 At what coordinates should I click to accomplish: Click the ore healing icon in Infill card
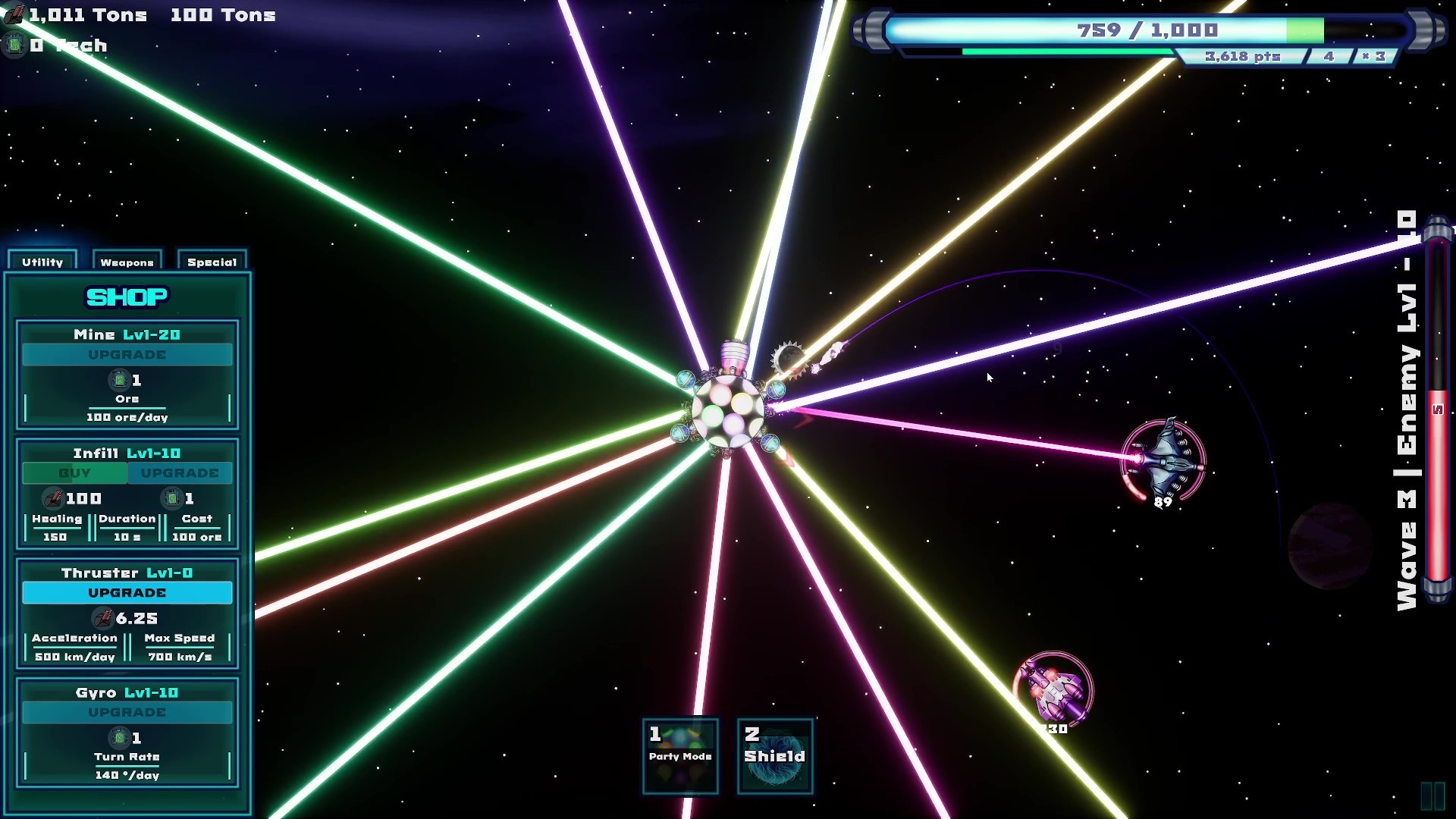click(x=53, y=498)
